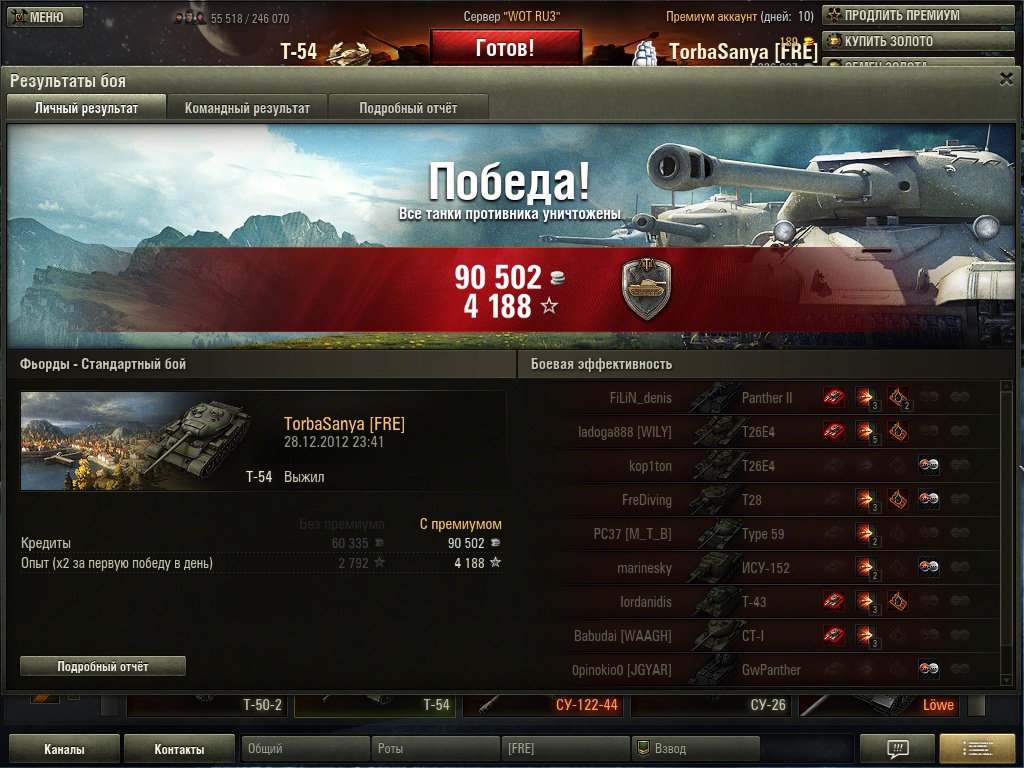Open the Взвод platoon tab
The width and height of the screenshot is (1024, 768).
point(695,749)
